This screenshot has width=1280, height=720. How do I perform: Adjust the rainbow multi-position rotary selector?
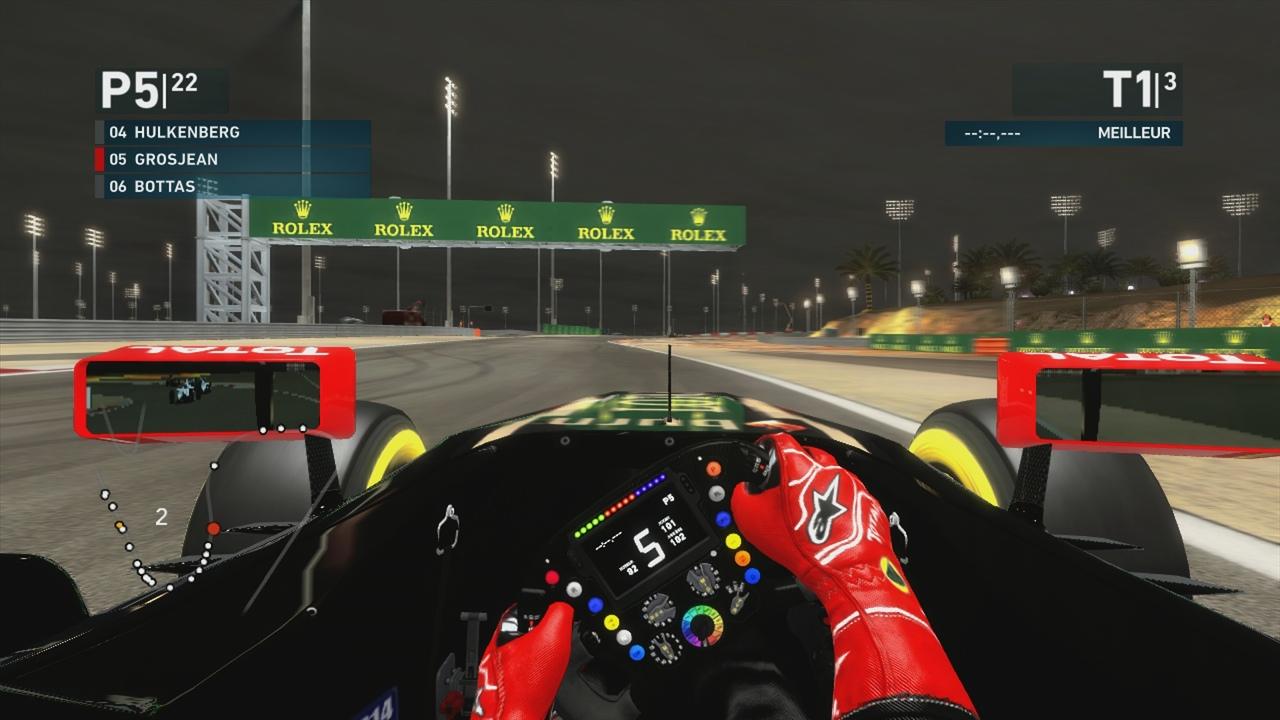tap(702, 624)
